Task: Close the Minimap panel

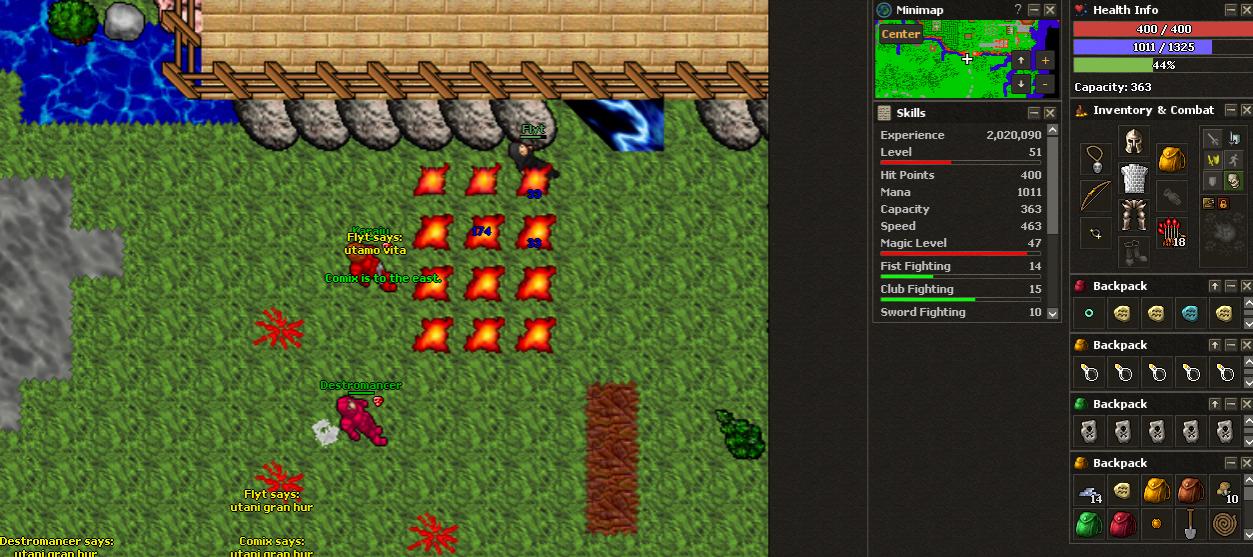Action: tap(1050, 10)
